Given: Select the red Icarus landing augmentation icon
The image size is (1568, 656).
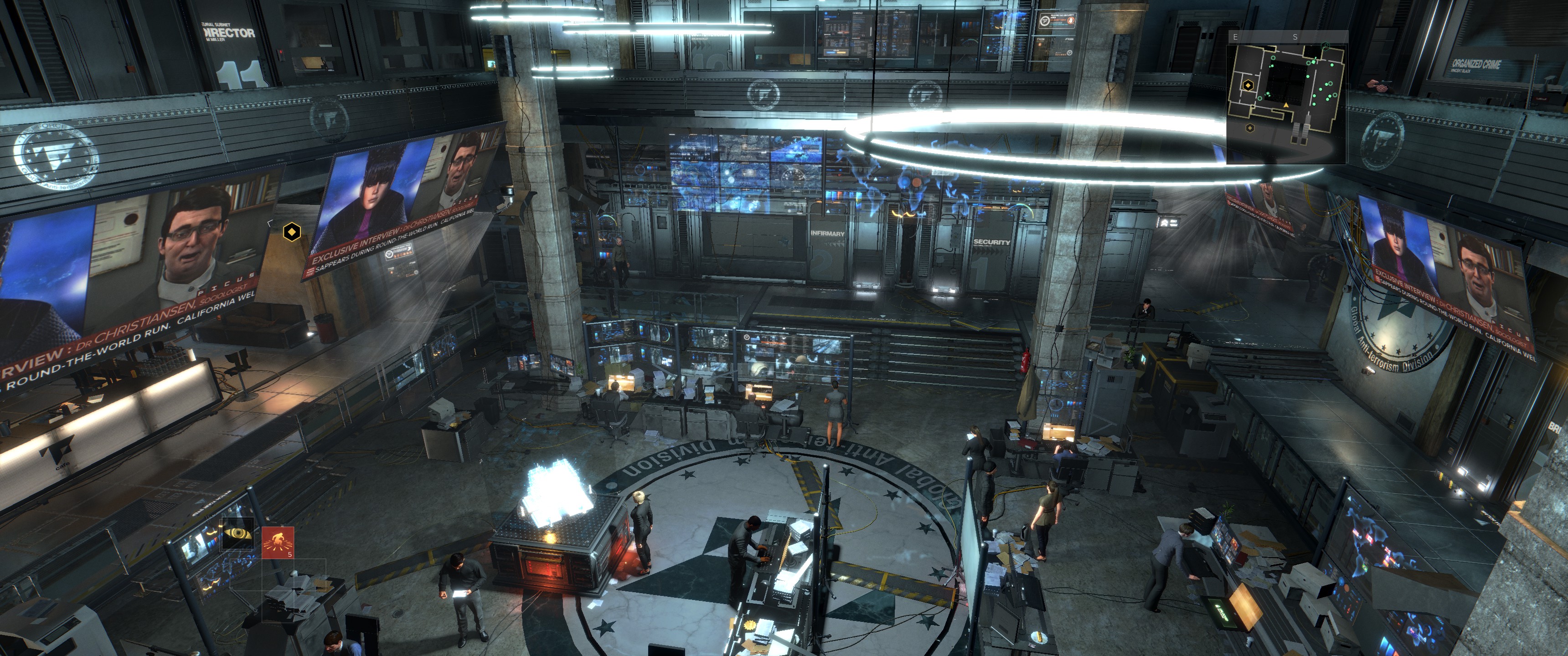Looking at the screenshot, I should click(278, 542).
